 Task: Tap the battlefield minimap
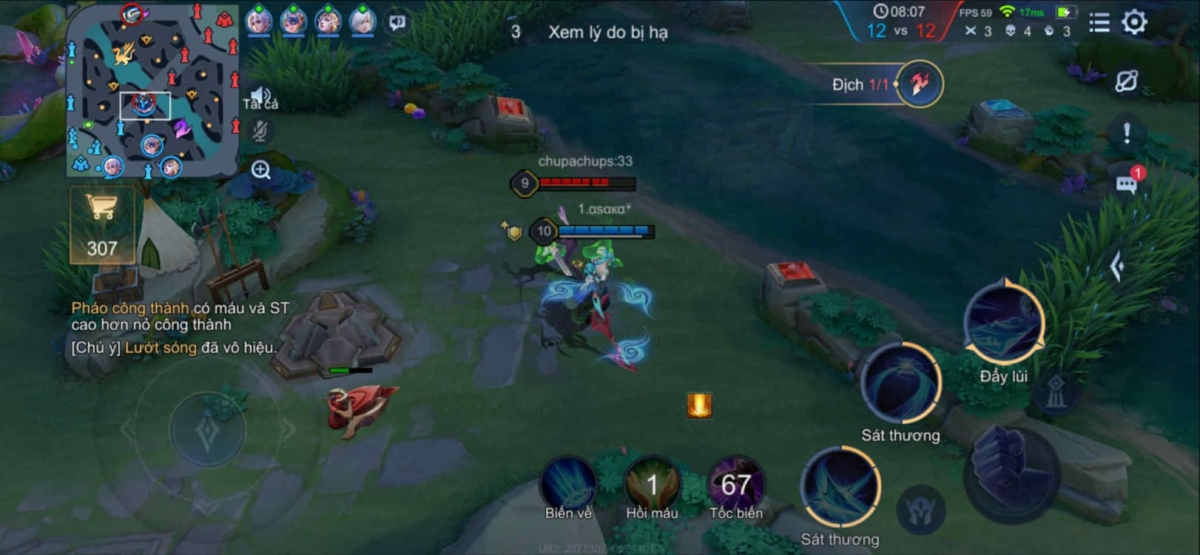(x=154, y=91)
